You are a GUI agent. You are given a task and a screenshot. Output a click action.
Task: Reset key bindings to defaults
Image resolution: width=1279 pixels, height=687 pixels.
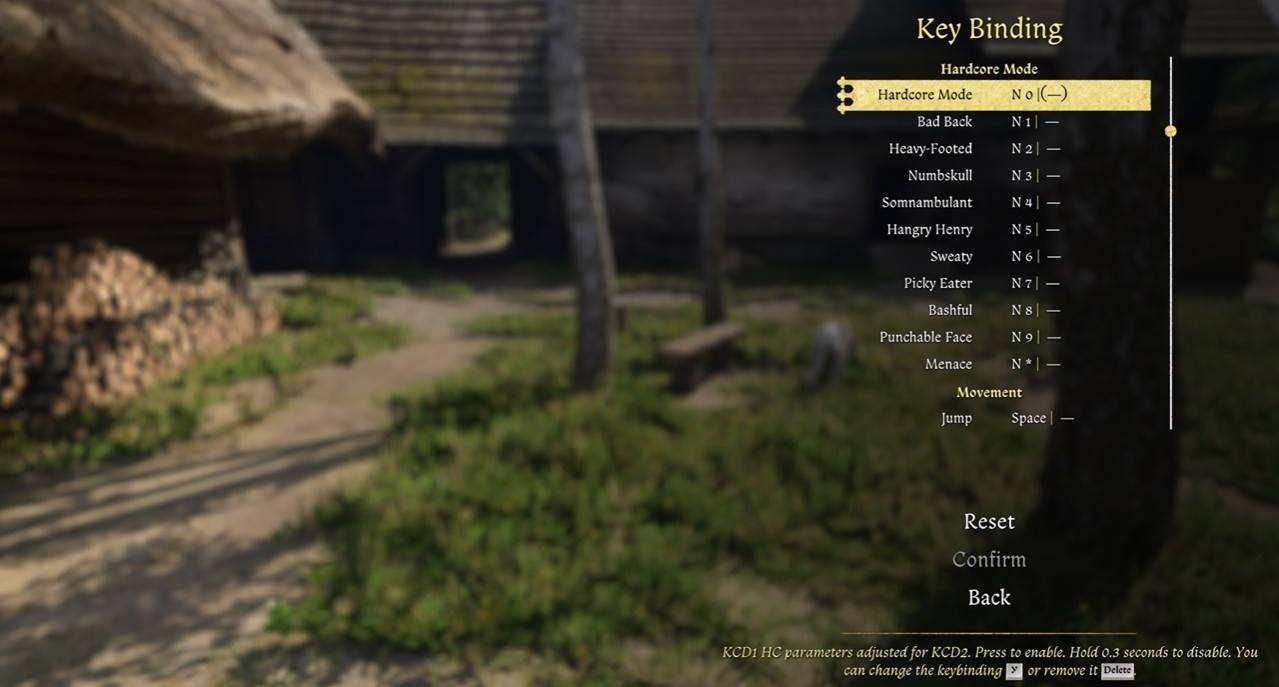pos(989,522)
